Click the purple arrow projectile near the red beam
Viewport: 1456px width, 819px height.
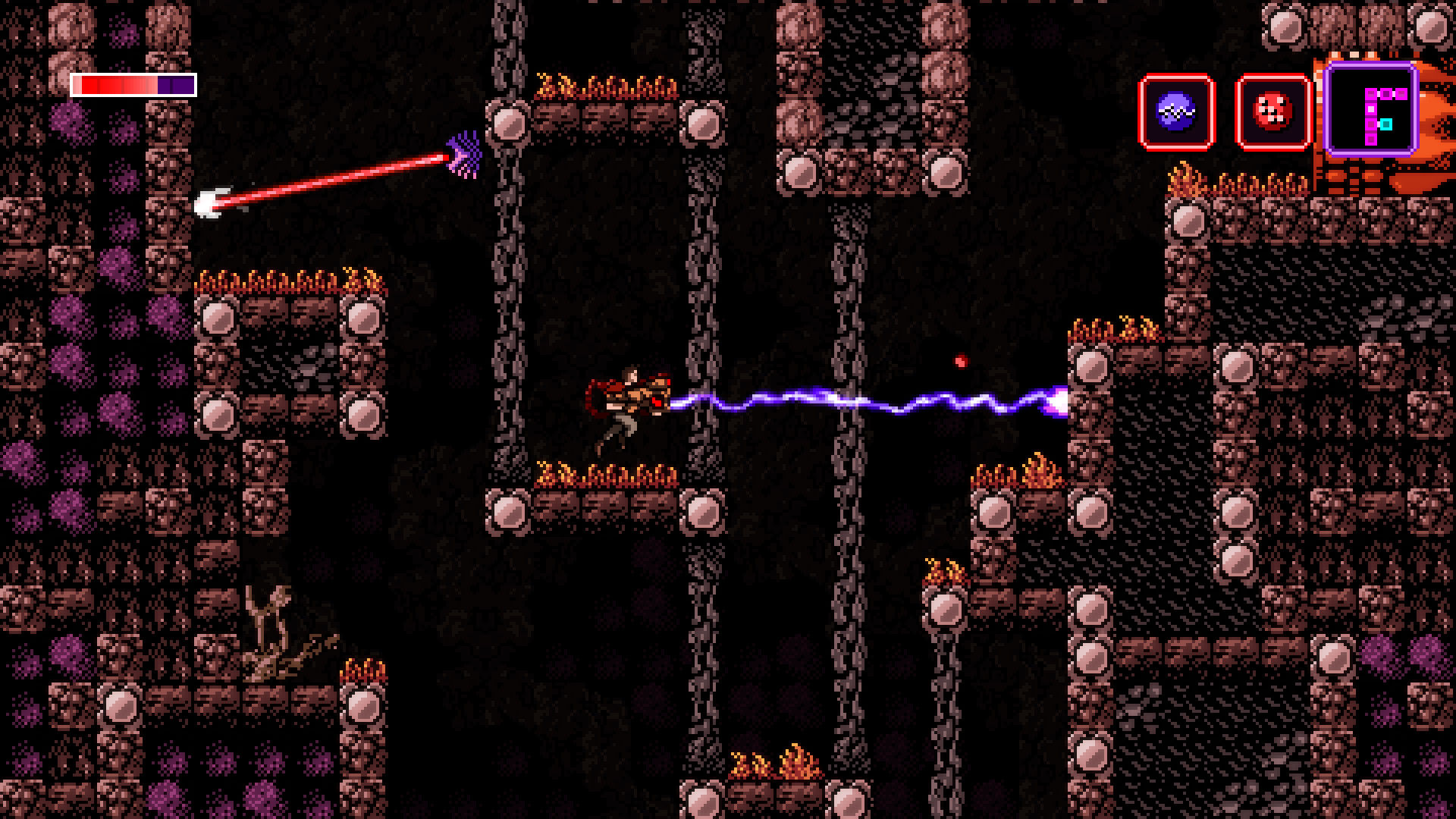click(x=463, y=152)
